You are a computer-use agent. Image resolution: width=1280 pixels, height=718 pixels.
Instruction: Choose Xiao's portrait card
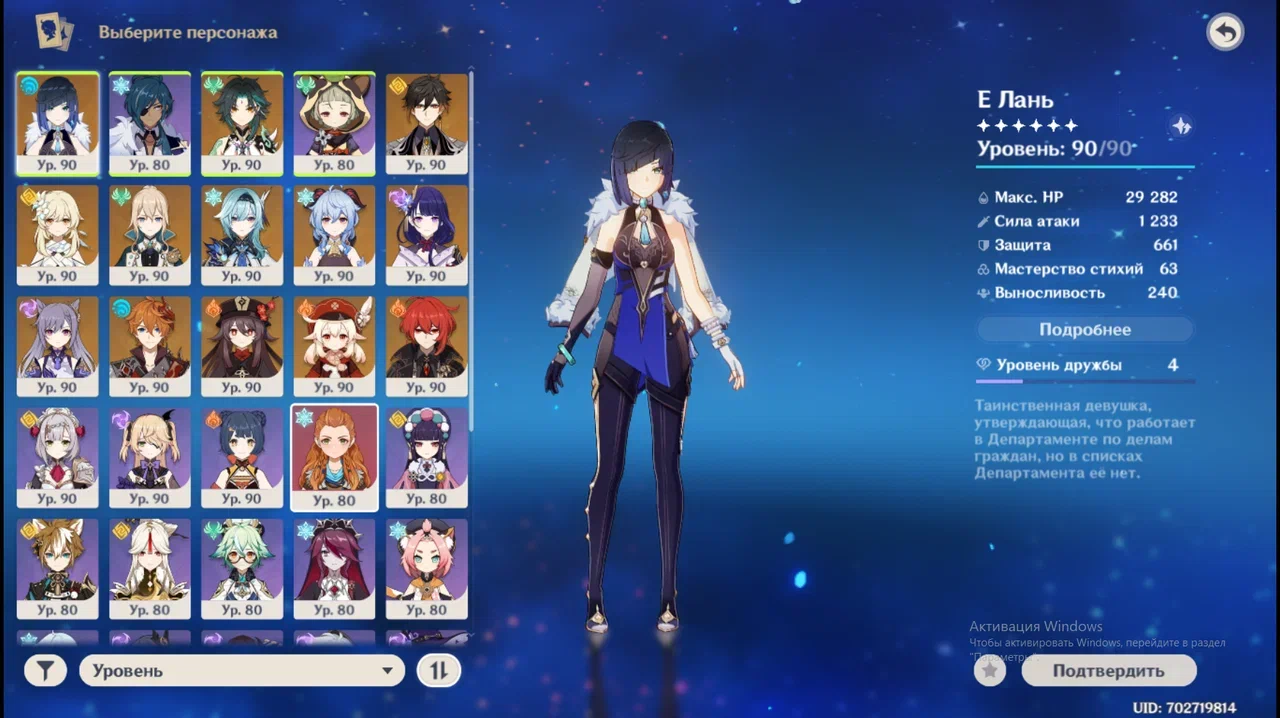242,123
